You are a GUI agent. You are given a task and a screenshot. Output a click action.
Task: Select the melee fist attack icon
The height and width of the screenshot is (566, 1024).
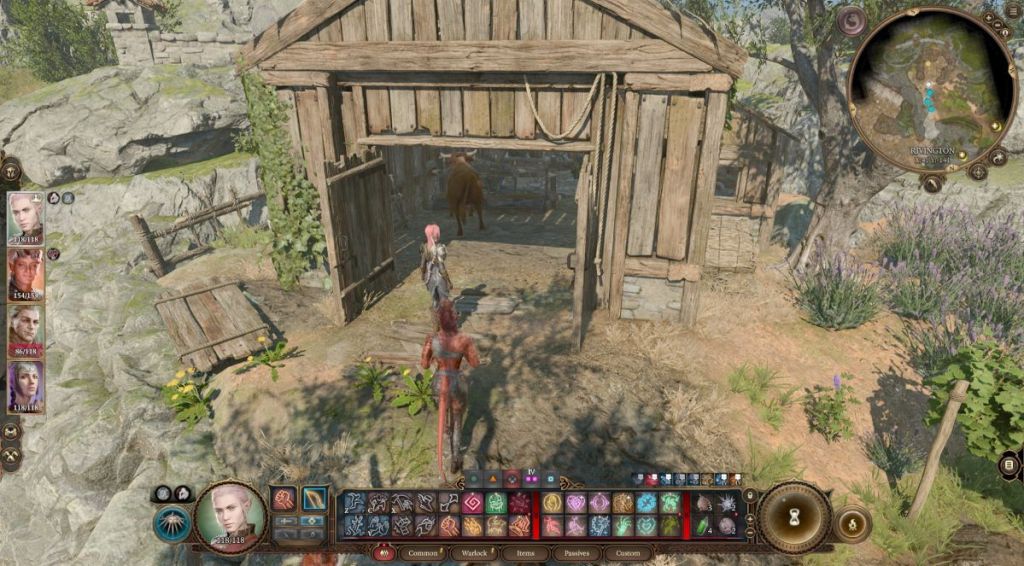point(285,498)
